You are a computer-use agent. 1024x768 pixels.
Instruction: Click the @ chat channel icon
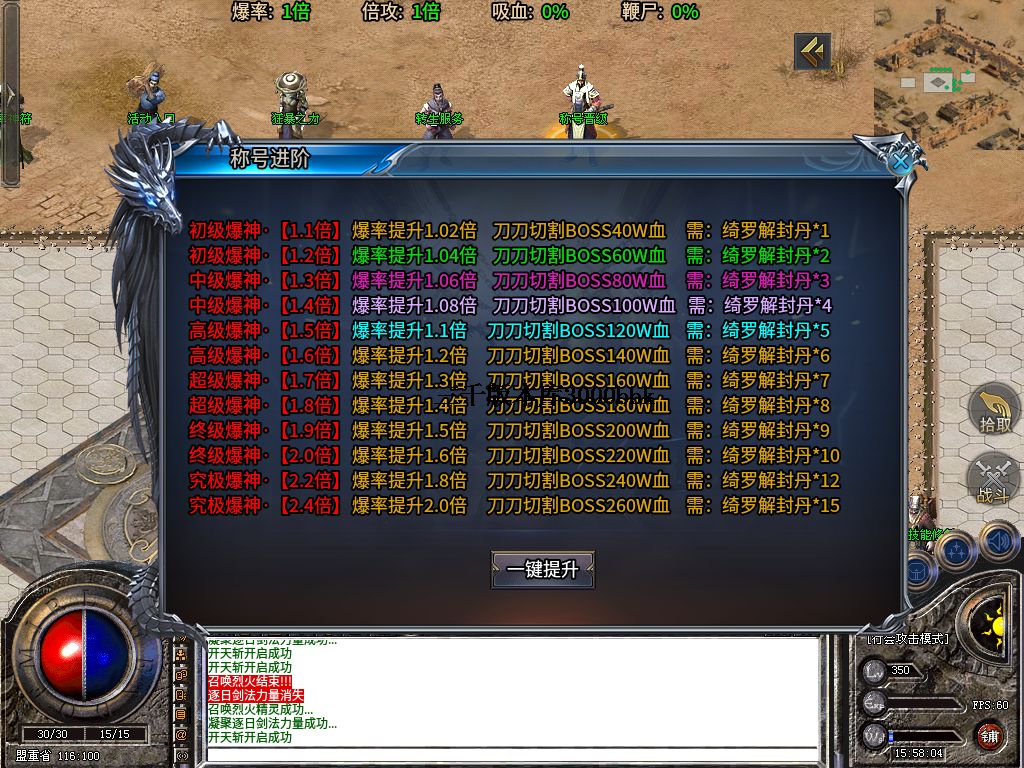(181, 734)
